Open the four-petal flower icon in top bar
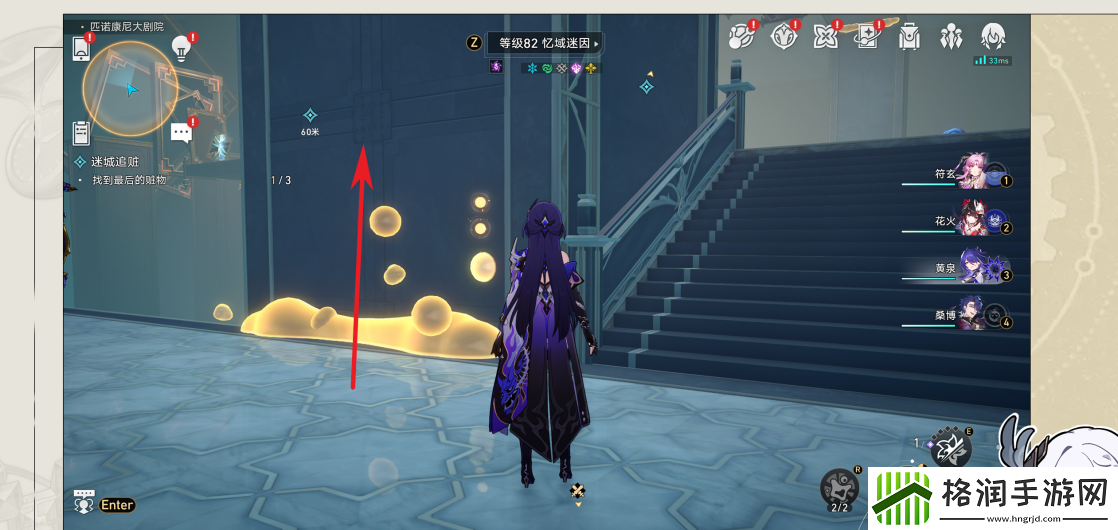 pos(825,37)
